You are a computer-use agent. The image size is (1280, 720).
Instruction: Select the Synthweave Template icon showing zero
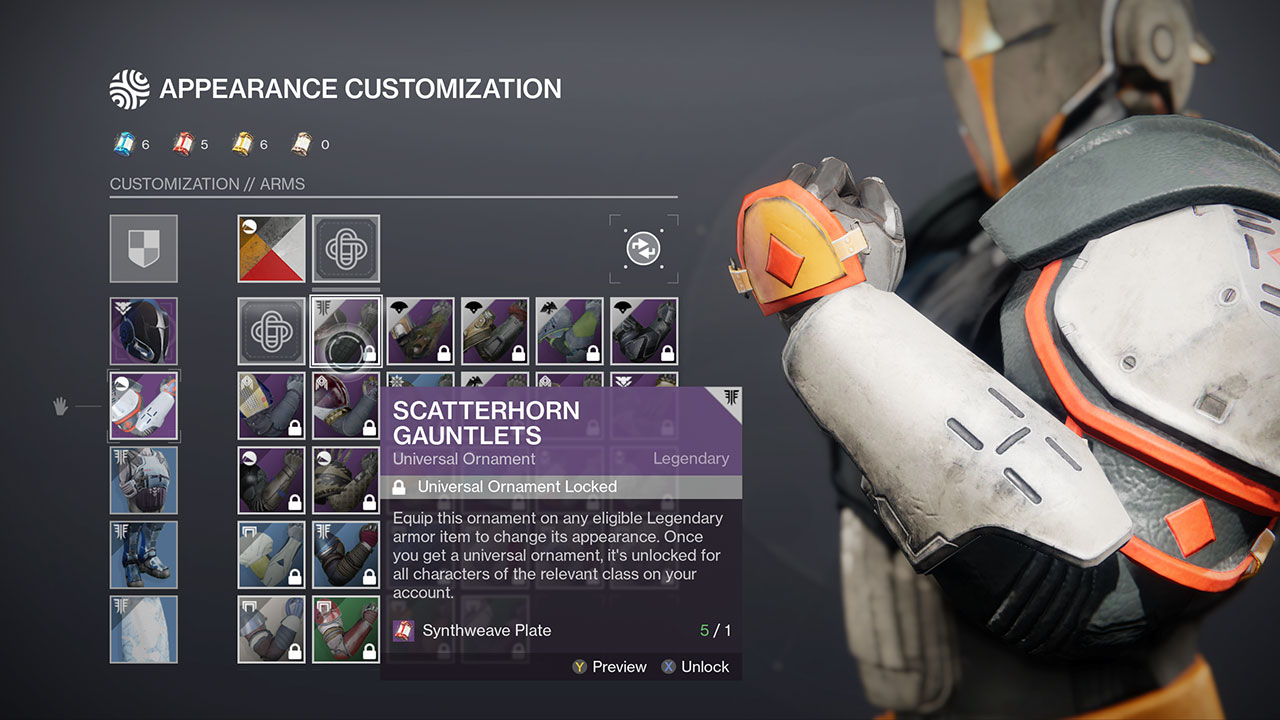[300, 142]
